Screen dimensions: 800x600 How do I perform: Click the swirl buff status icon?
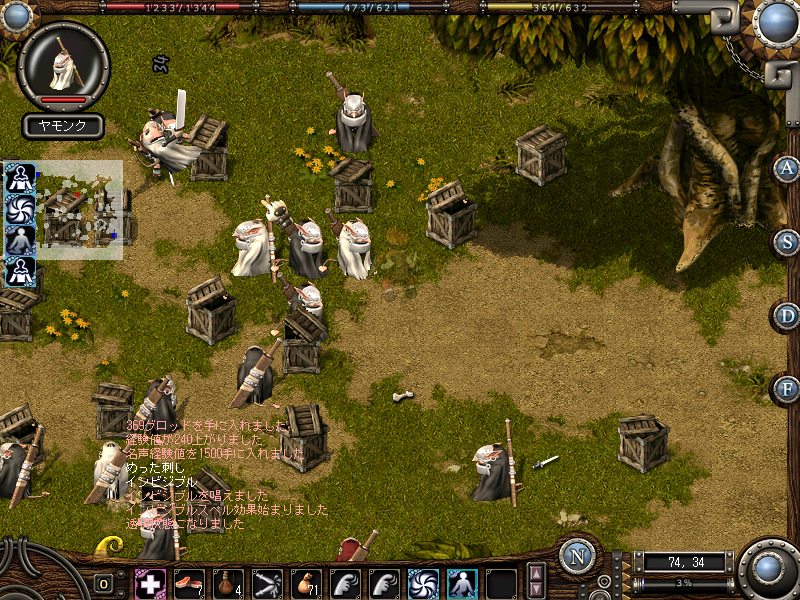[x=20, y=209]
